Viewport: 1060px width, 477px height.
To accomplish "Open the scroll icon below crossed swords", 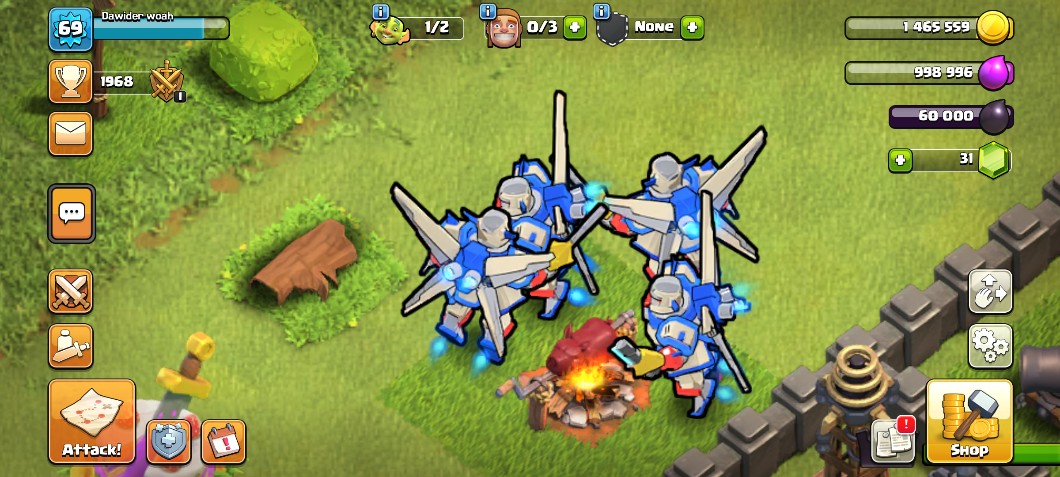I will (71, 346).
